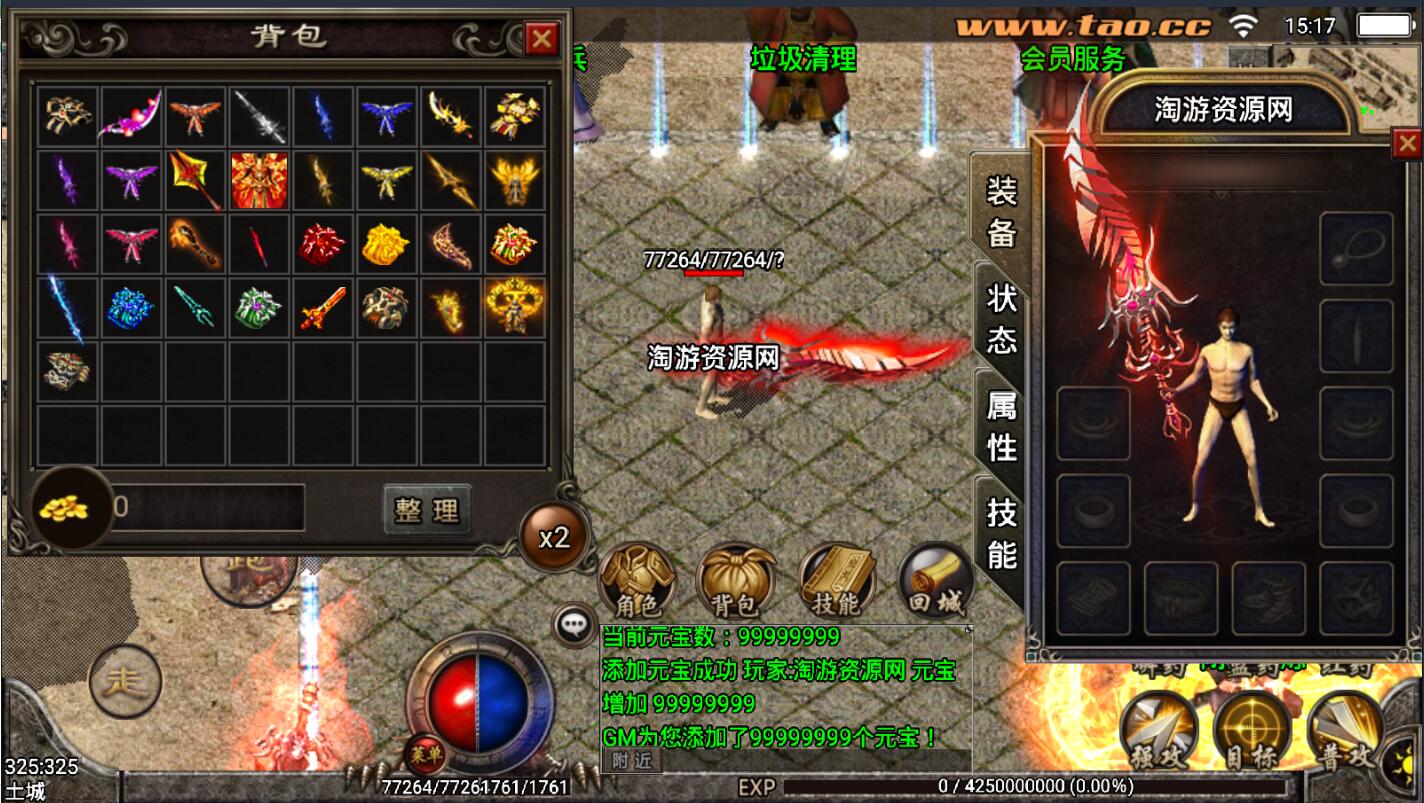Close the 背包 backpack window
1424x803 pixels.
point(542,39)
